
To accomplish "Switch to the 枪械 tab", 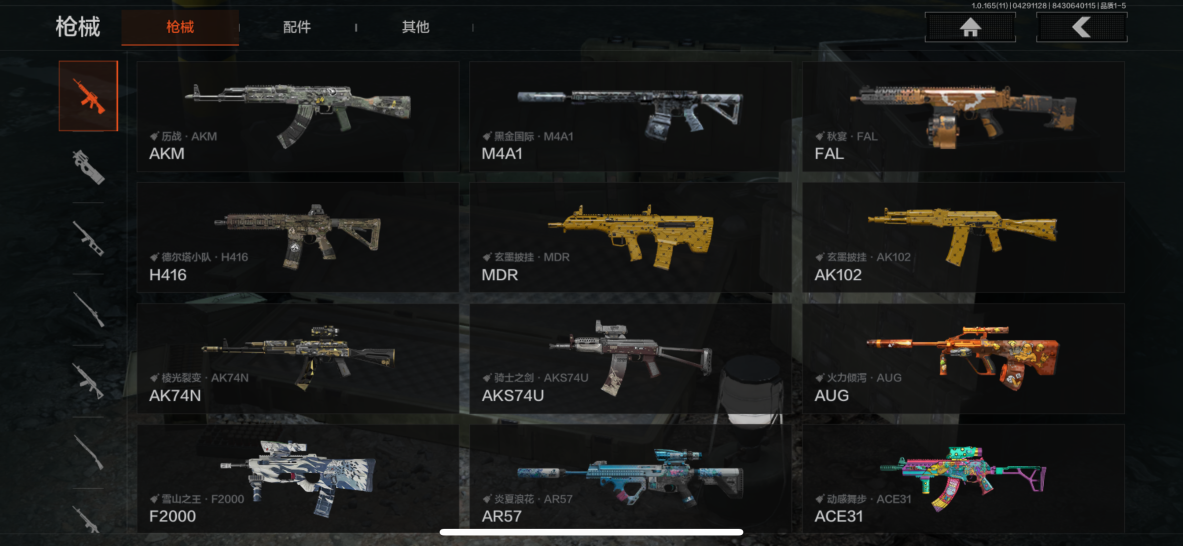I will (180, 27).
